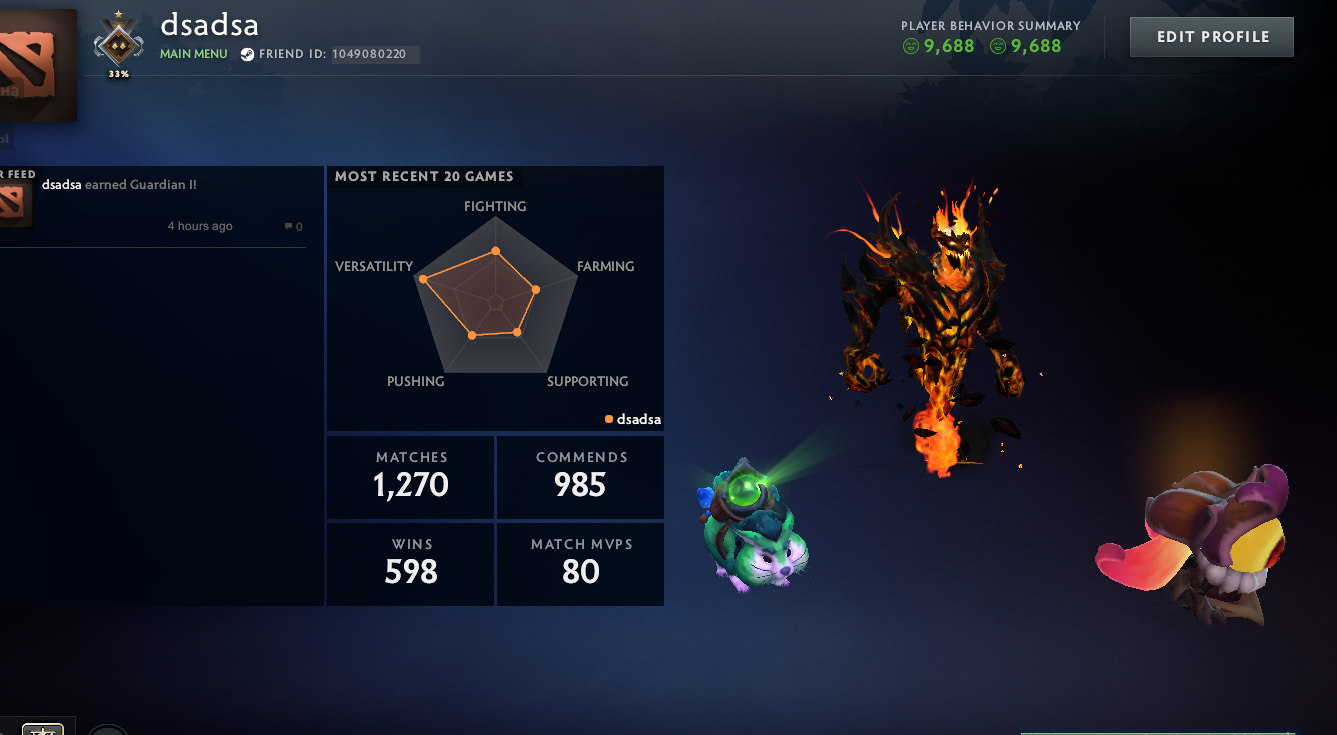1337x735 pixels.
Task: Click the comment icon on the Guardian feed post
Action: pos(288,226)
